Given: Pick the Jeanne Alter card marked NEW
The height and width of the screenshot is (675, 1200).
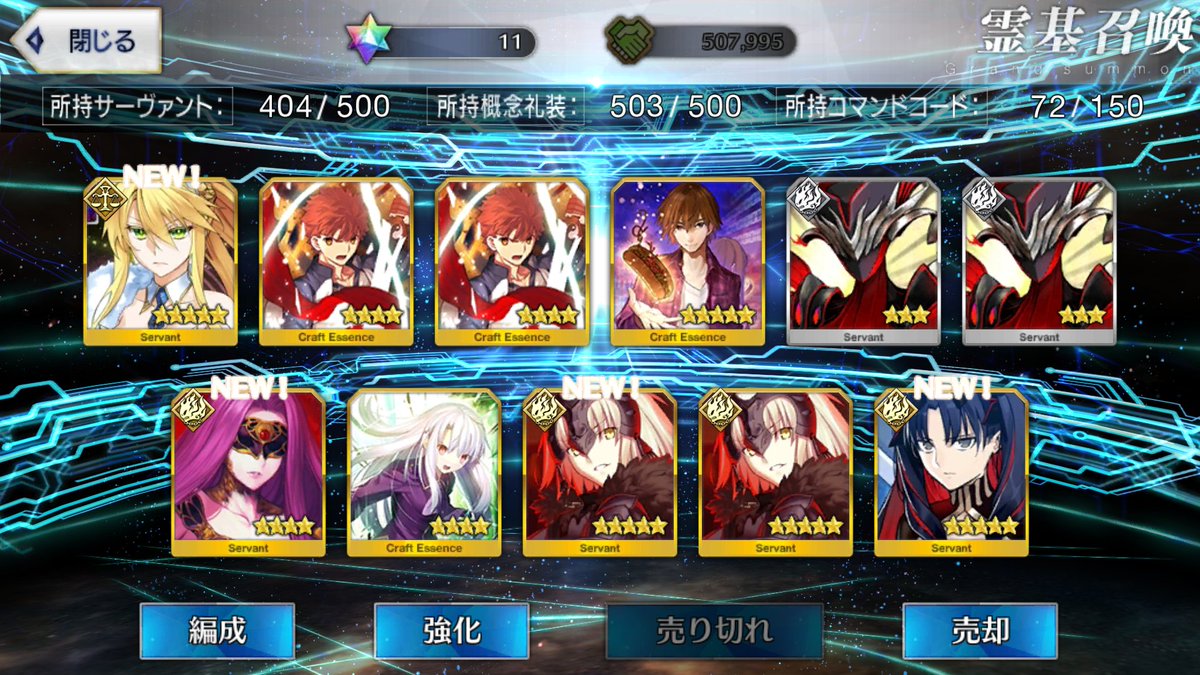Looking at the screenshot, I should tap(600, 472).
